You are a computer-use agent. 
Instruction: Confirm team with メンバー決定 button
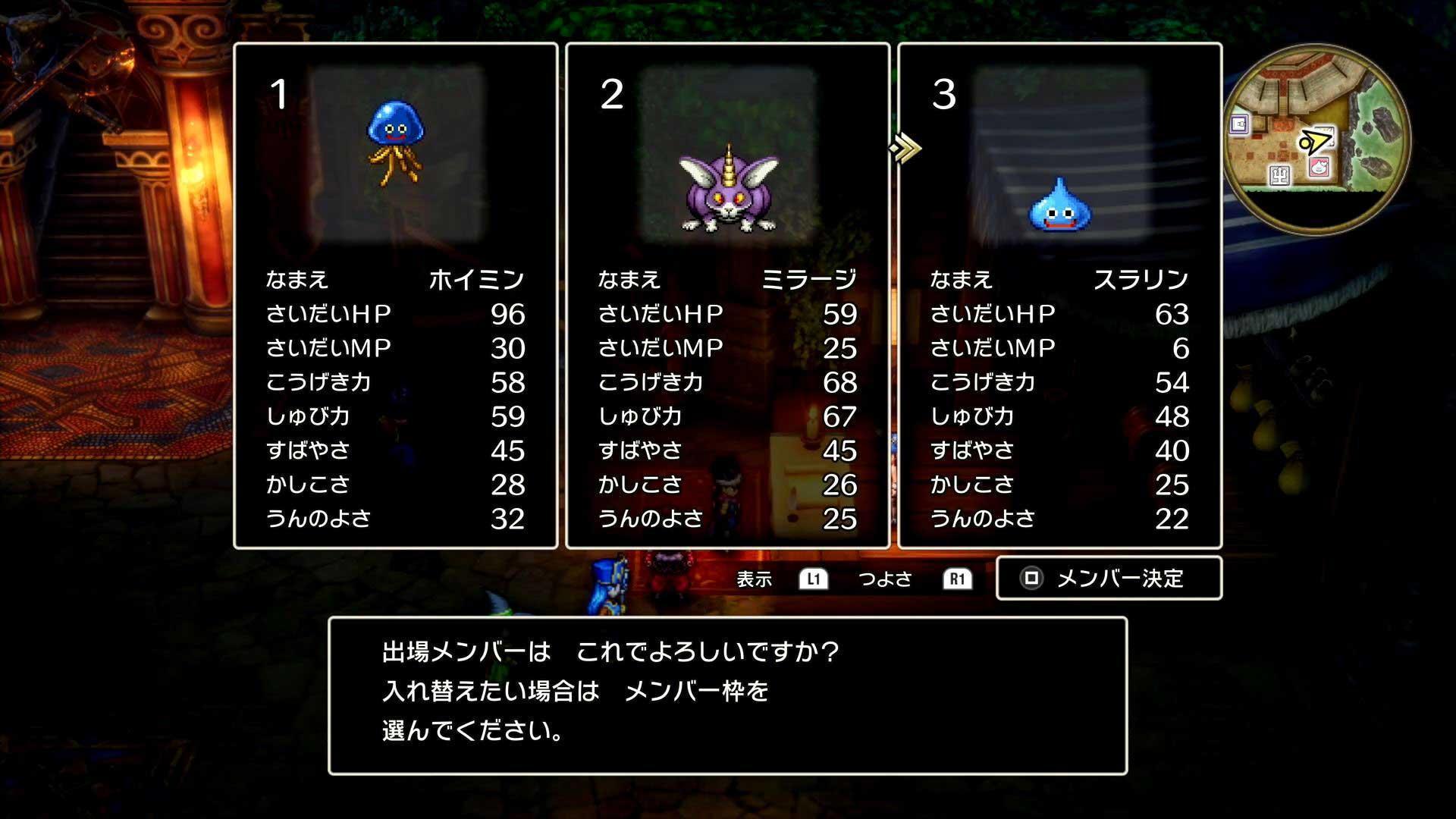coord(1109,579)
